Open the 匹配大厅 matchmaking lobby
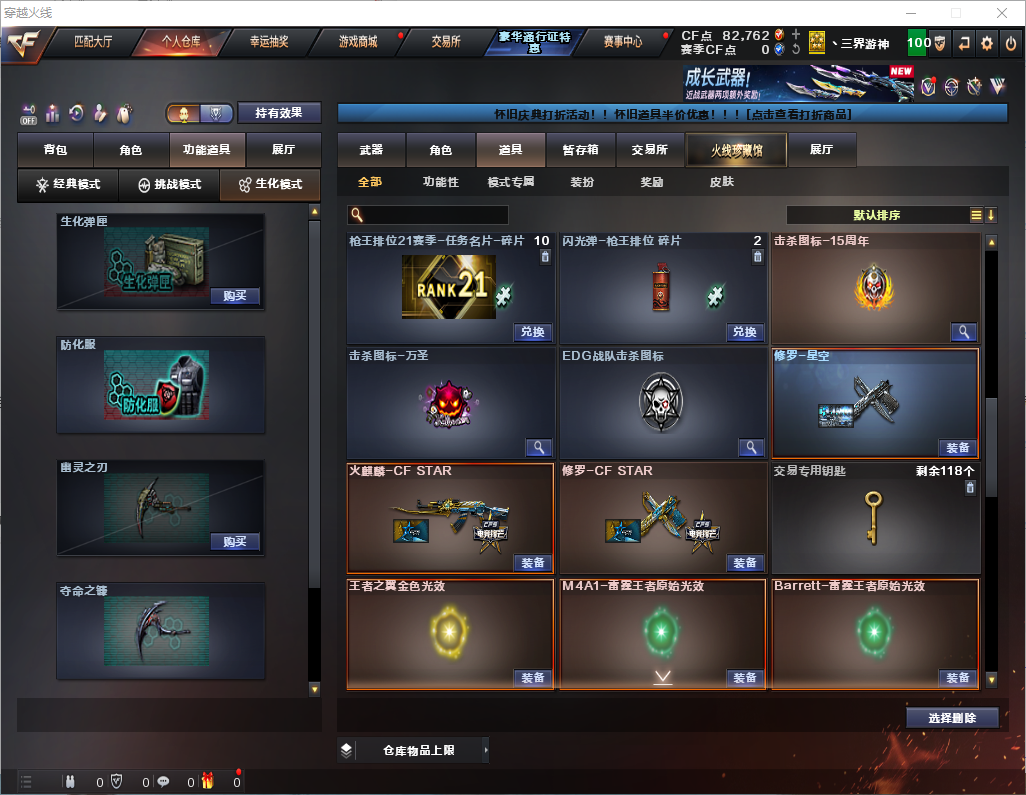Image resolution: width=1026 pixels, height=795 pixels. (96, 42)
